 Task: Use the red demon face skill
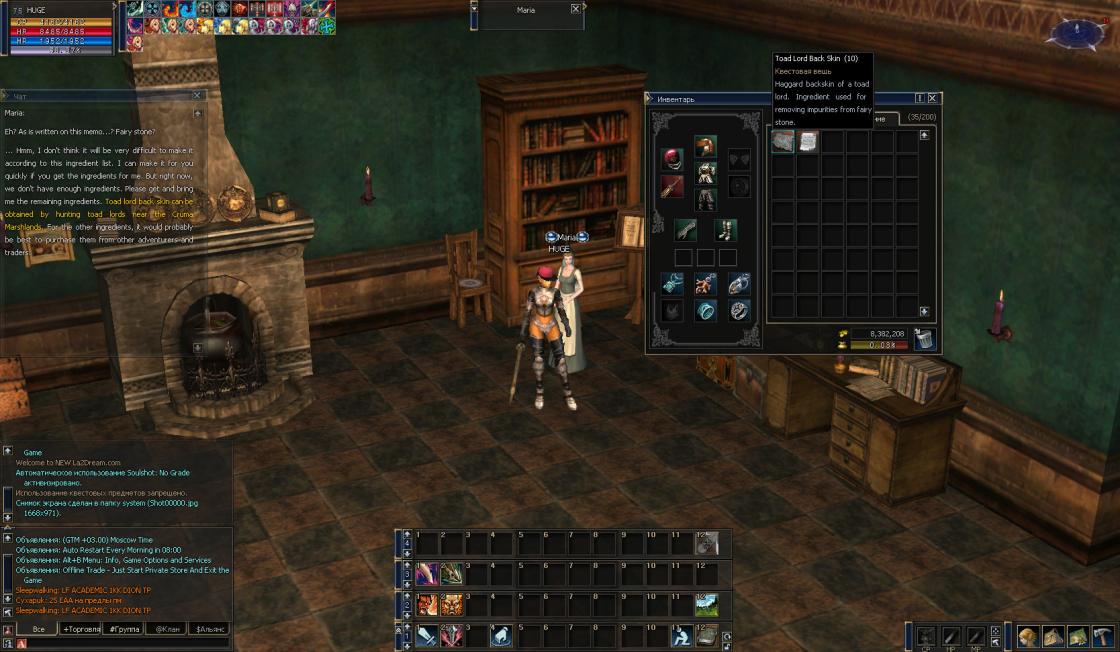coord(427,604)
